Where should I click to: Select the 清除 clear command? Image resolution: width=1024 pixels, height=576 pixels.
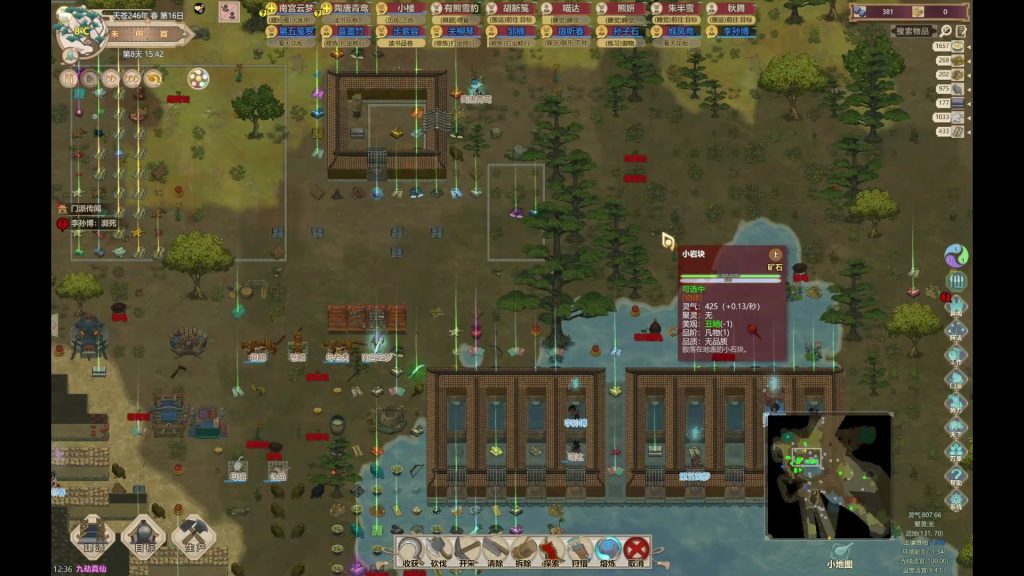(x=495, y=551)
